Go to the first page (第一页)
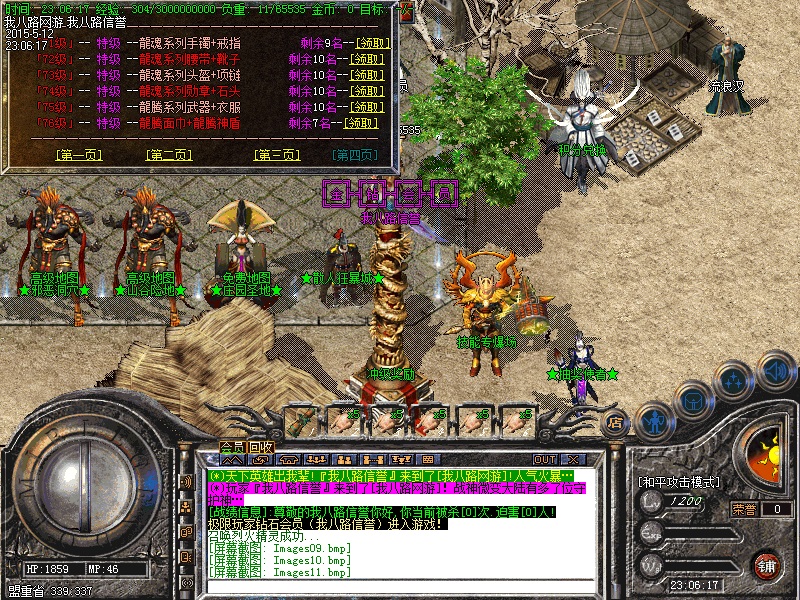The height and width of the screenshot is (600, 800). click(79, 155)
